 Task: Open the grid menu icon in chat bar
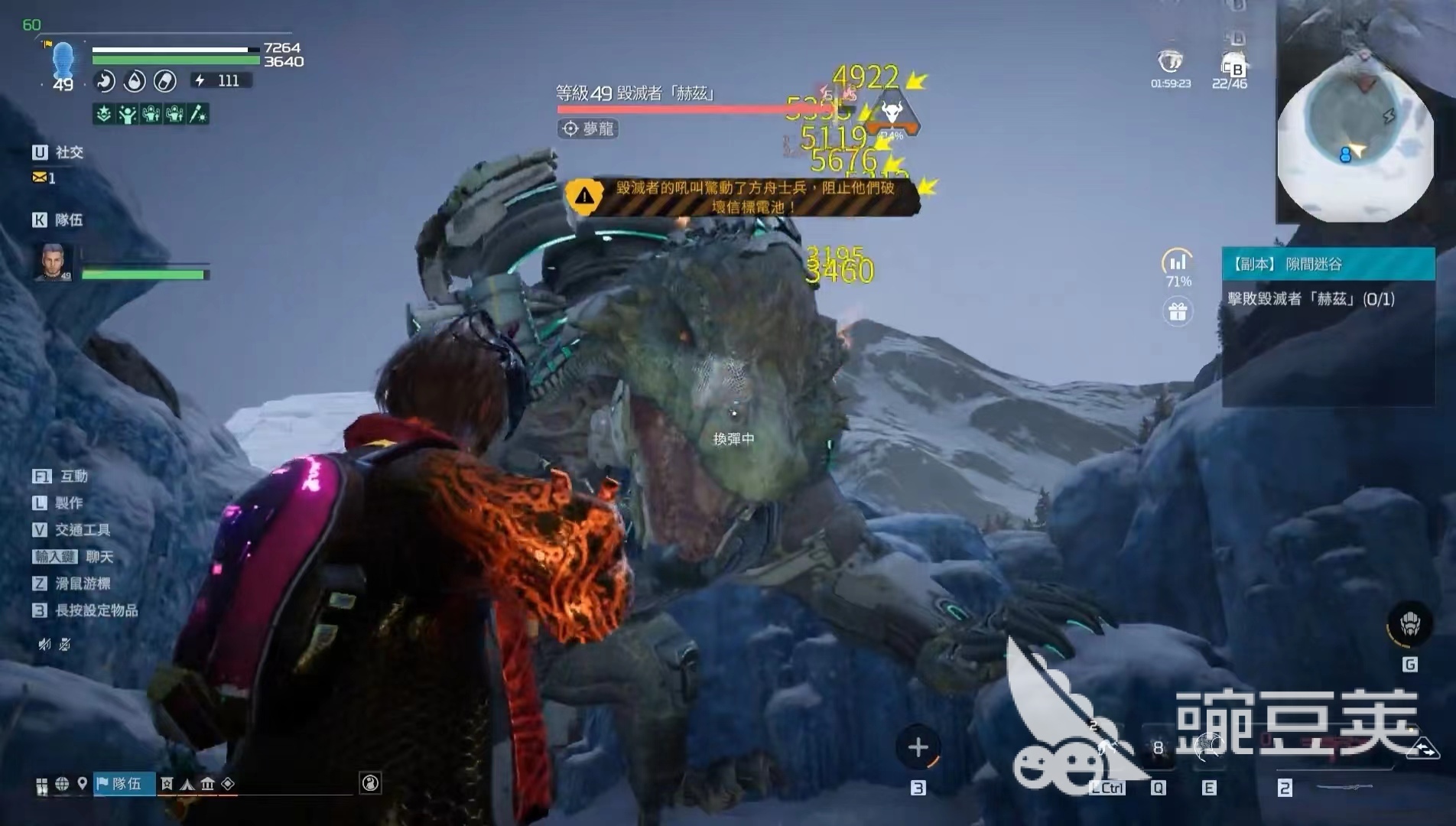point(41,785)
